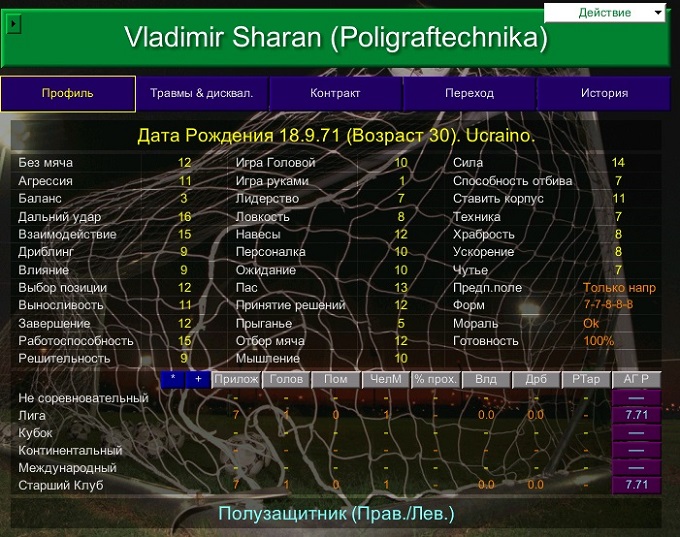This screenshot has height=537, width=680.
Task: Click the АГ Р column header
Action: [x=636, y=379]
